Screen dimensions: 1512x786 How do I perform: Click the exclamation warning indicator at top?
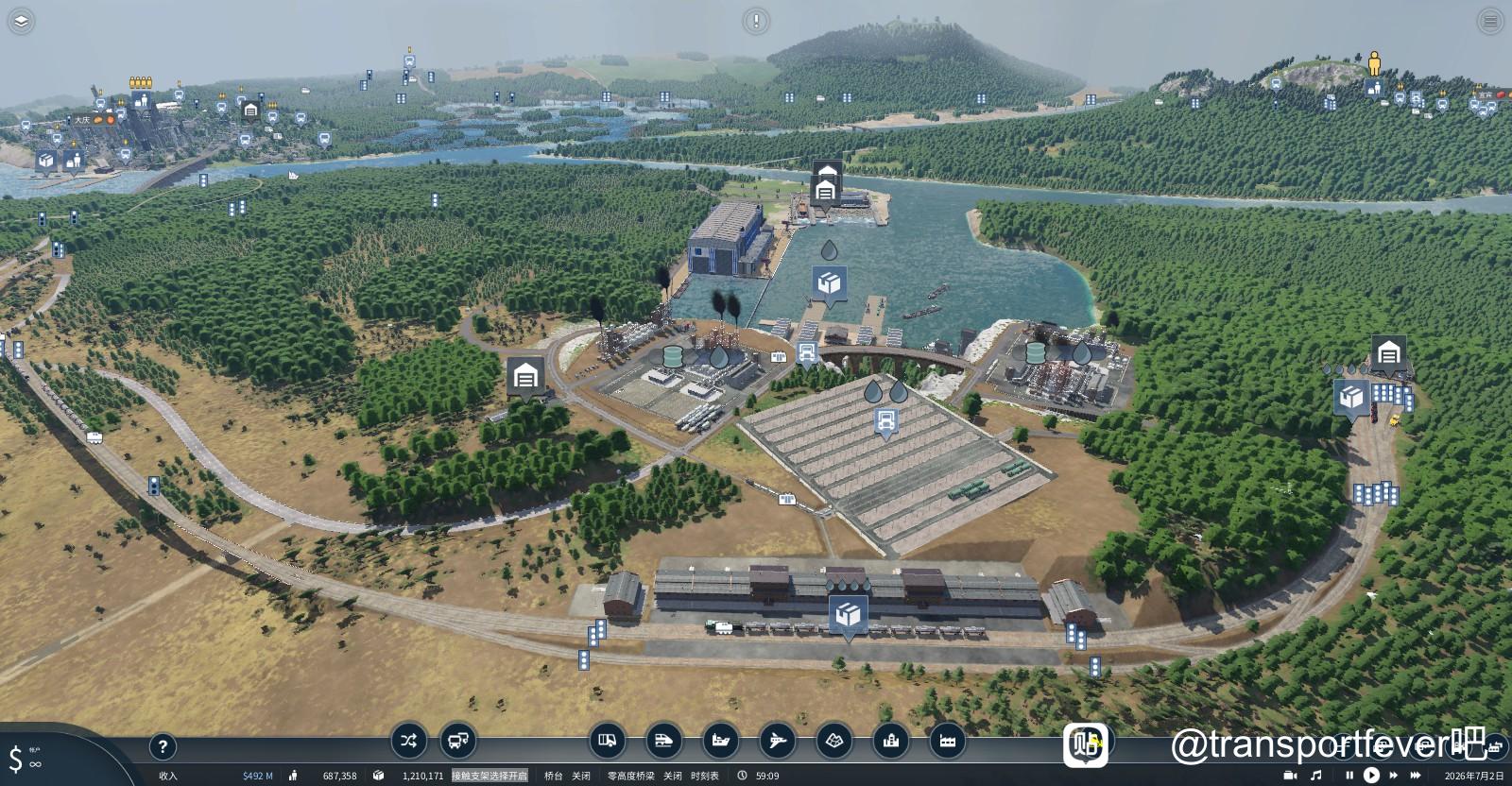755,20
